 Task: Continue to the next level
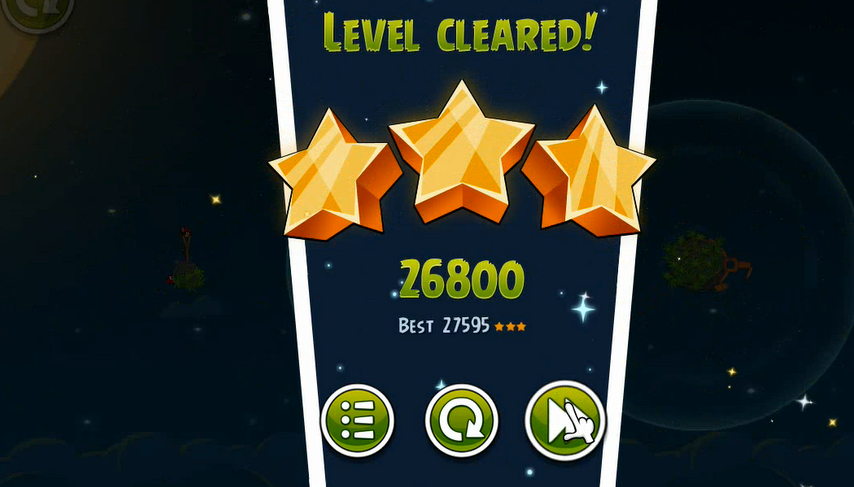pyautogui.click(x=565, y=421)
